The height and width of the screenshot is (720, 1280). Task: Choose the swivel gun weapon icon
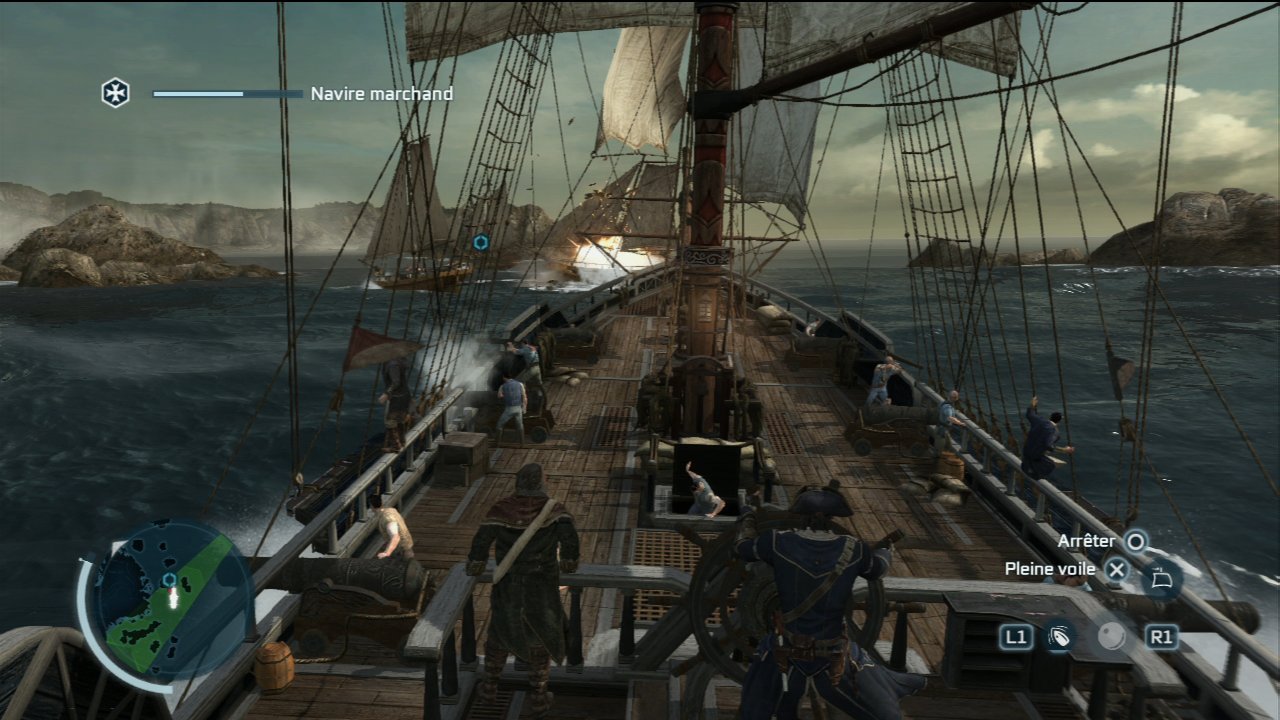coord(1060,637)
